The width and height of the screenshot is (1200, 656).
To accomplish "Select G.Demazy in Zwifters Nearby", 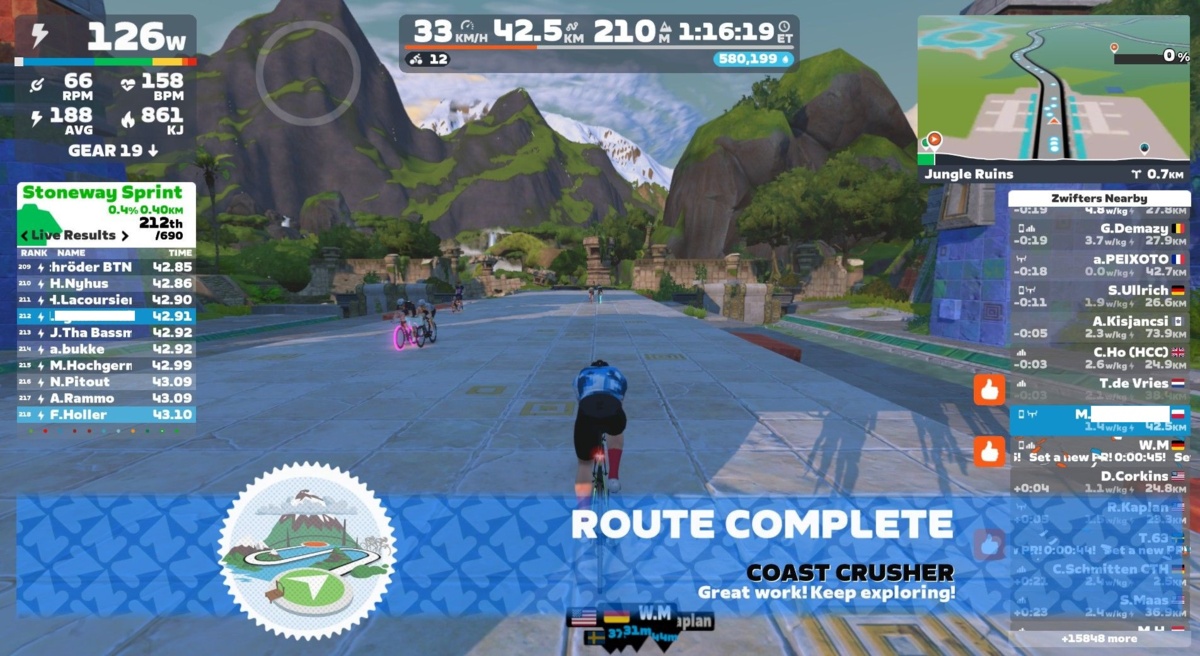I will pyautogui.click(x=1098, y=233).
